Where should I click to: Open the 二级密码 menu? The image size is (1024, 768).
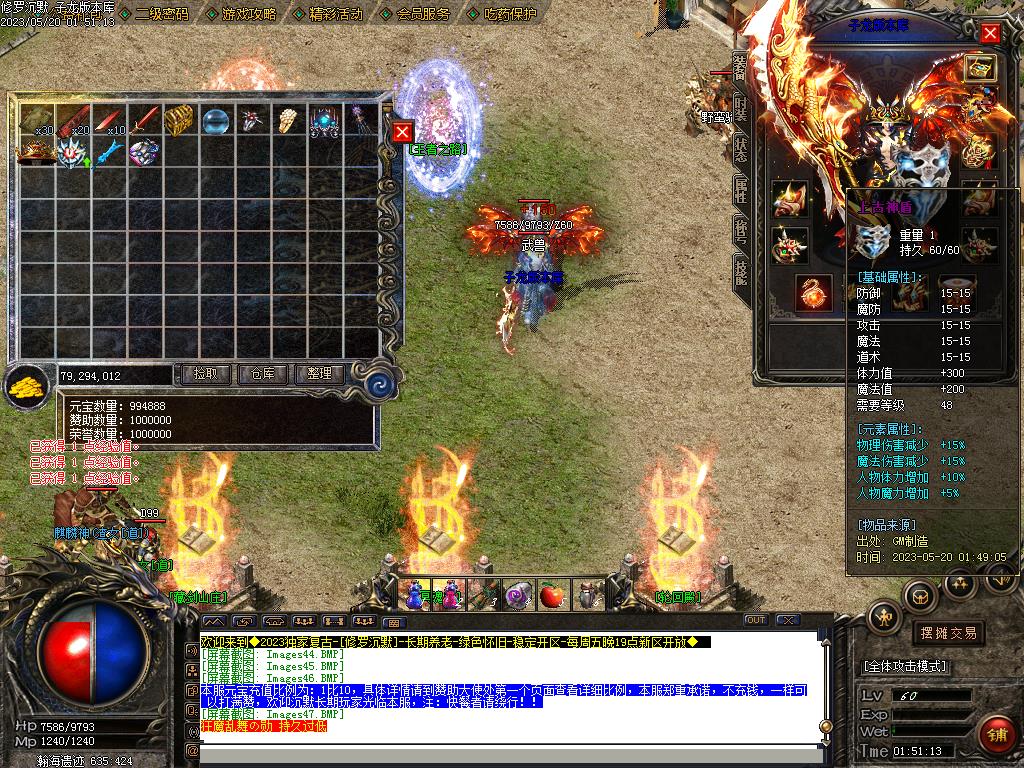pyautogui.click(x=160, y=14)
